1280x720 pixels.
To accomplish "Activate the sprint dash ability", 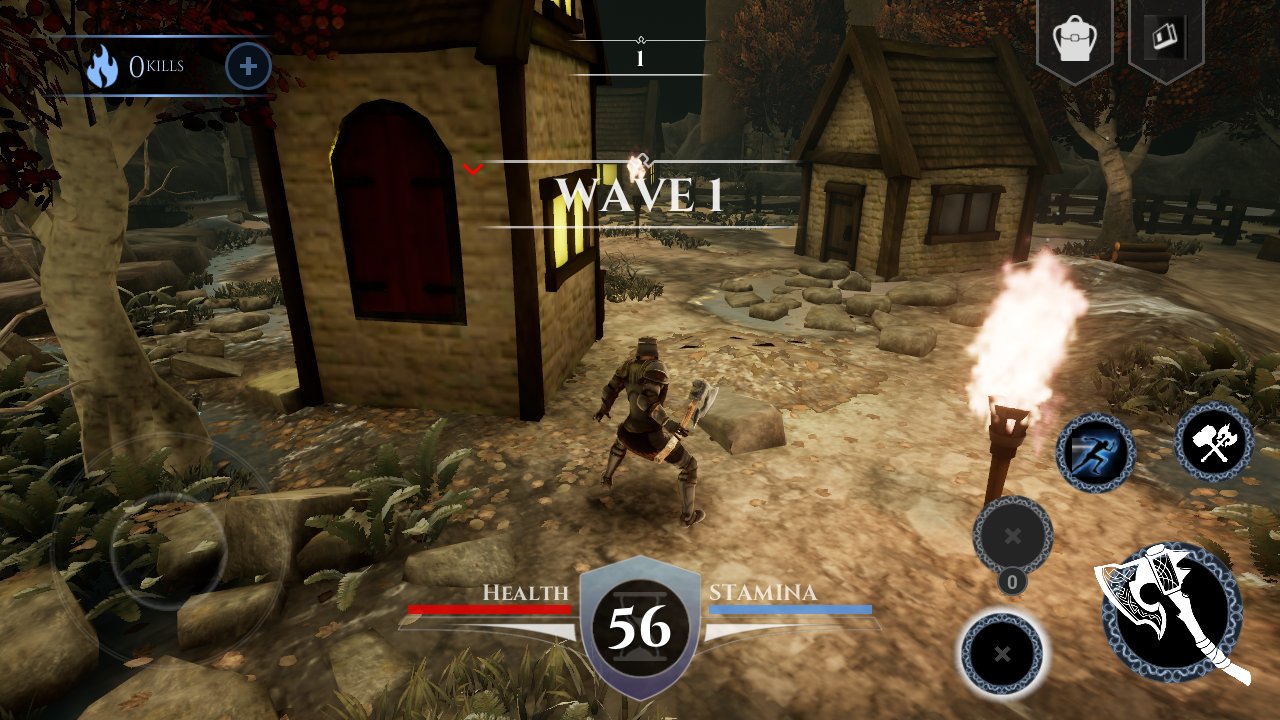I will [1096, 453].
